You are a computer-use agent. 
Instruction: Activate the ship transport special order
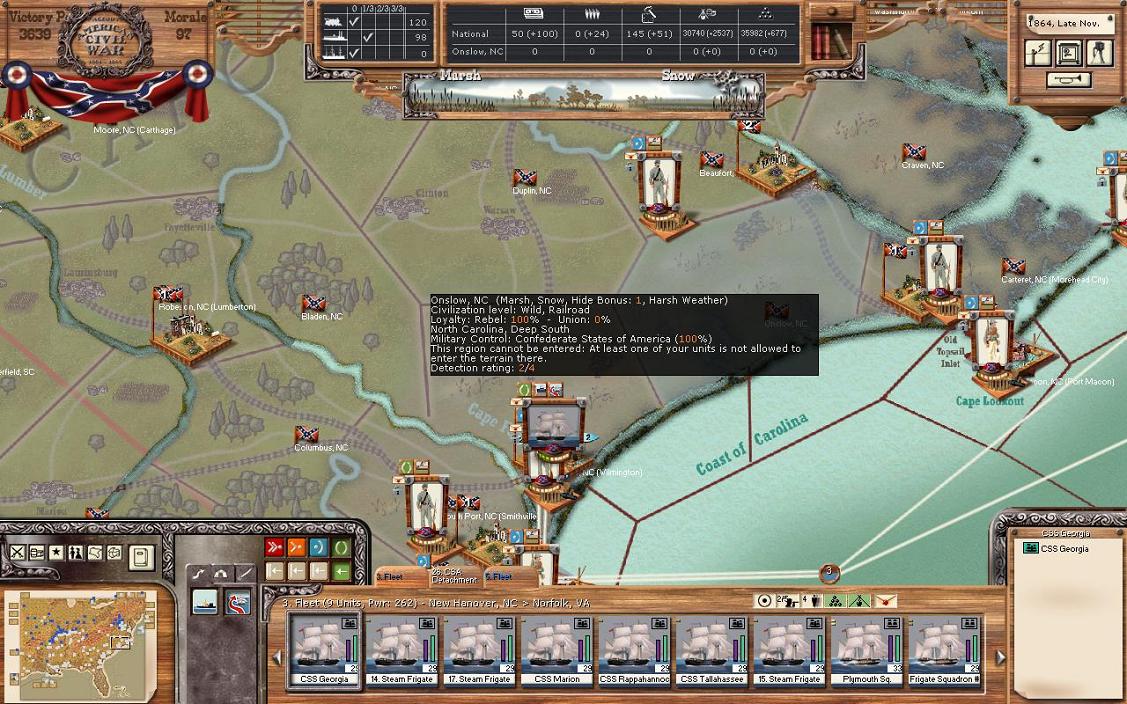click(206, 601)
